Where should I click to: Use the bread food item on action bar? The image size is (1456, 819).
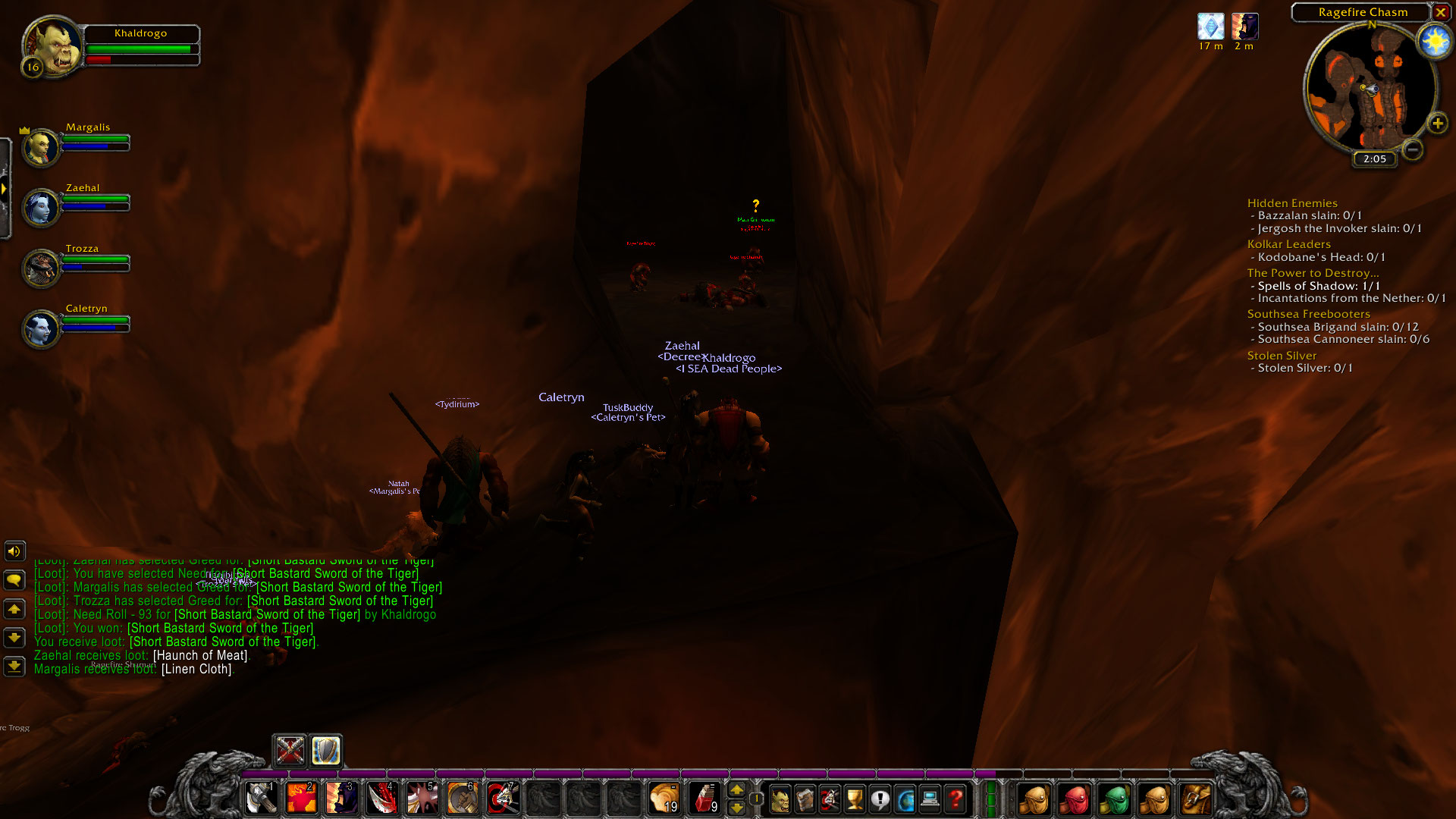pyautogui.click(x=664, y=798)
